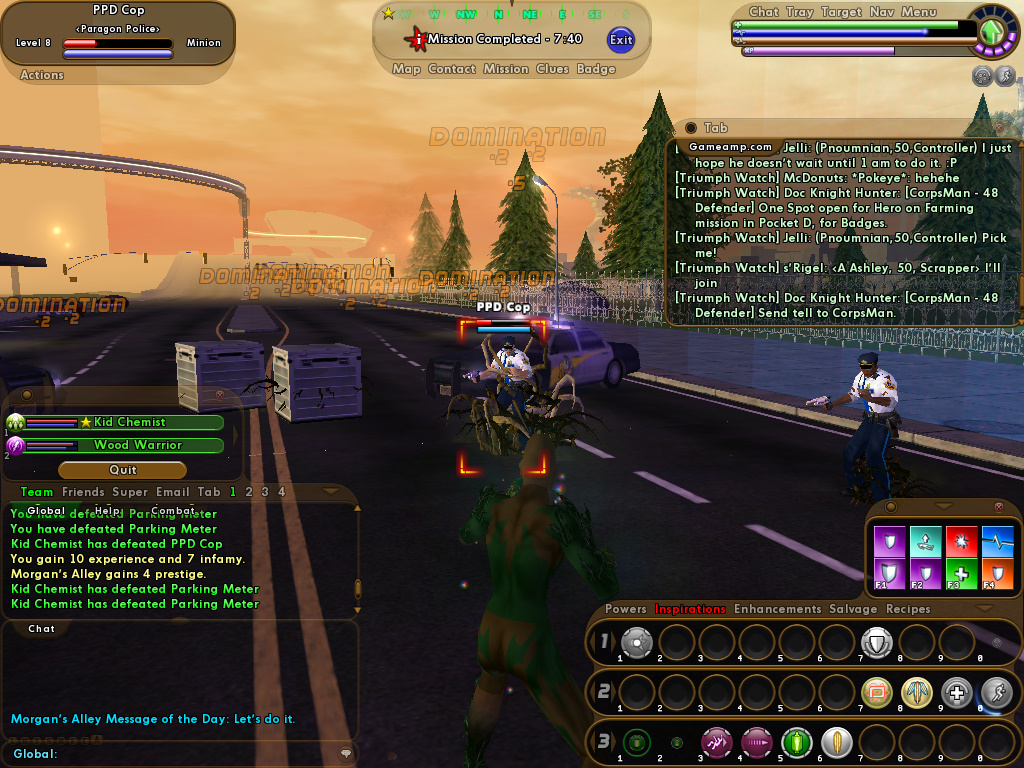Viewport: 1024px width, 768px height.
Task: Open the main Menu in the top bar
Action: point(918,12)
